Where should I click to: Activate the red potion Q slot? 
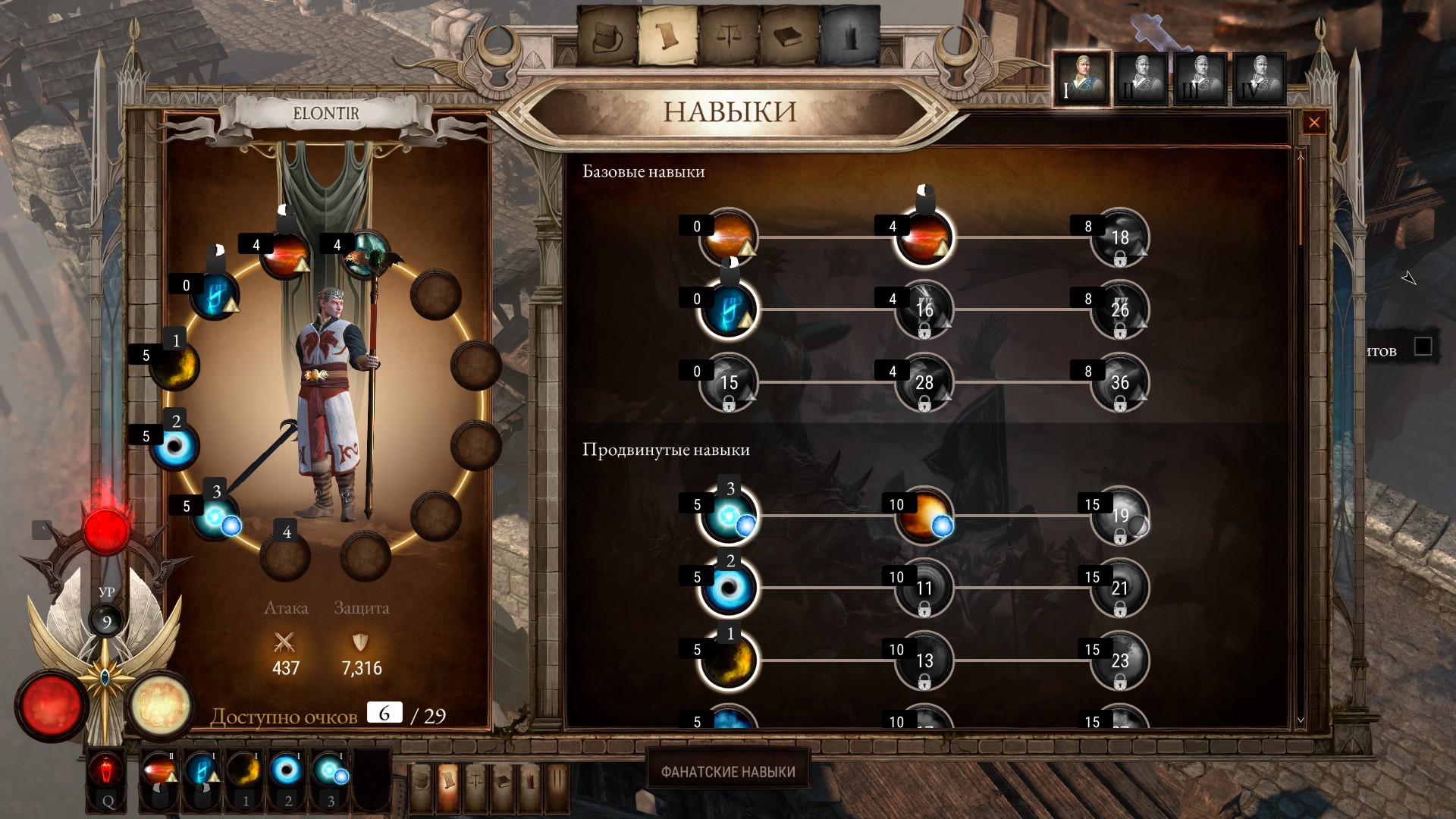click(108, 772)
